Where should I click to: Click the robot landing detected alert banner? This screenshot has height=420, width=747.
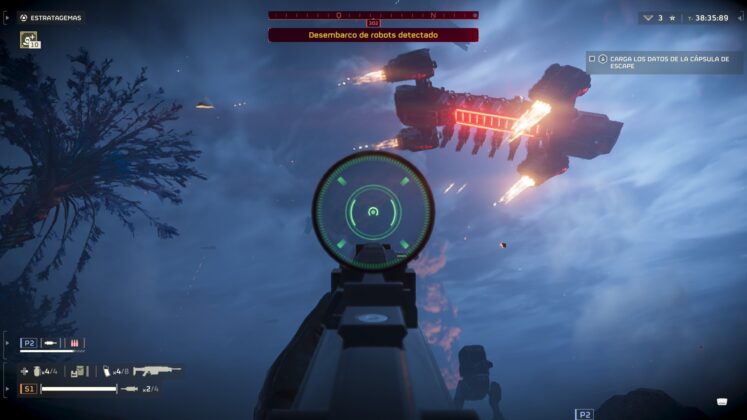tap(373, 35)
